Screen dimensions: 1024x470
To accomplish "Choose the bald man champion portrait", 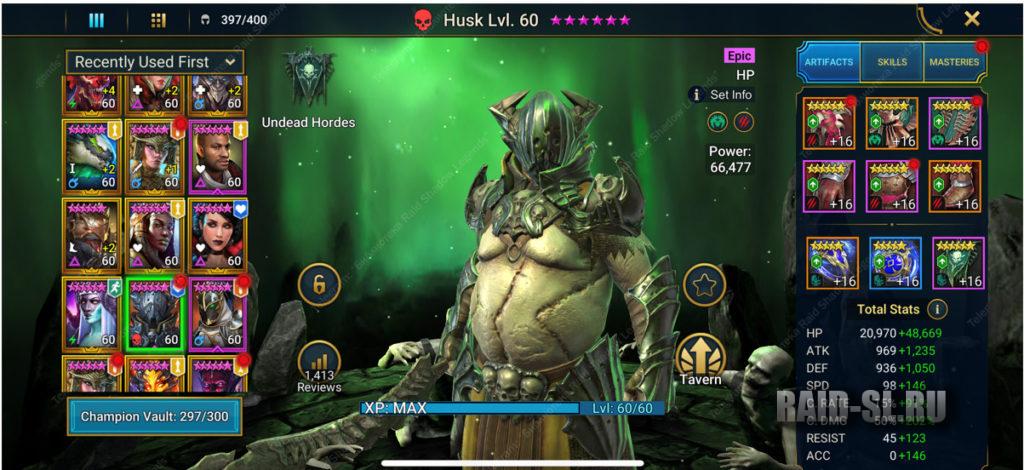I will (216, 156).
